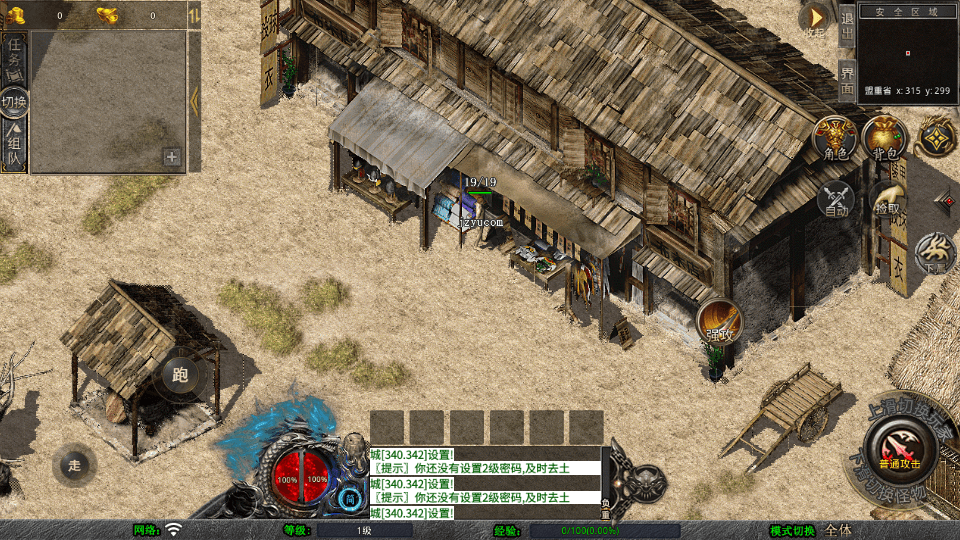The height and width of the screenshot is (540, 960).
Task: Open the minimap
Action: 907,50
